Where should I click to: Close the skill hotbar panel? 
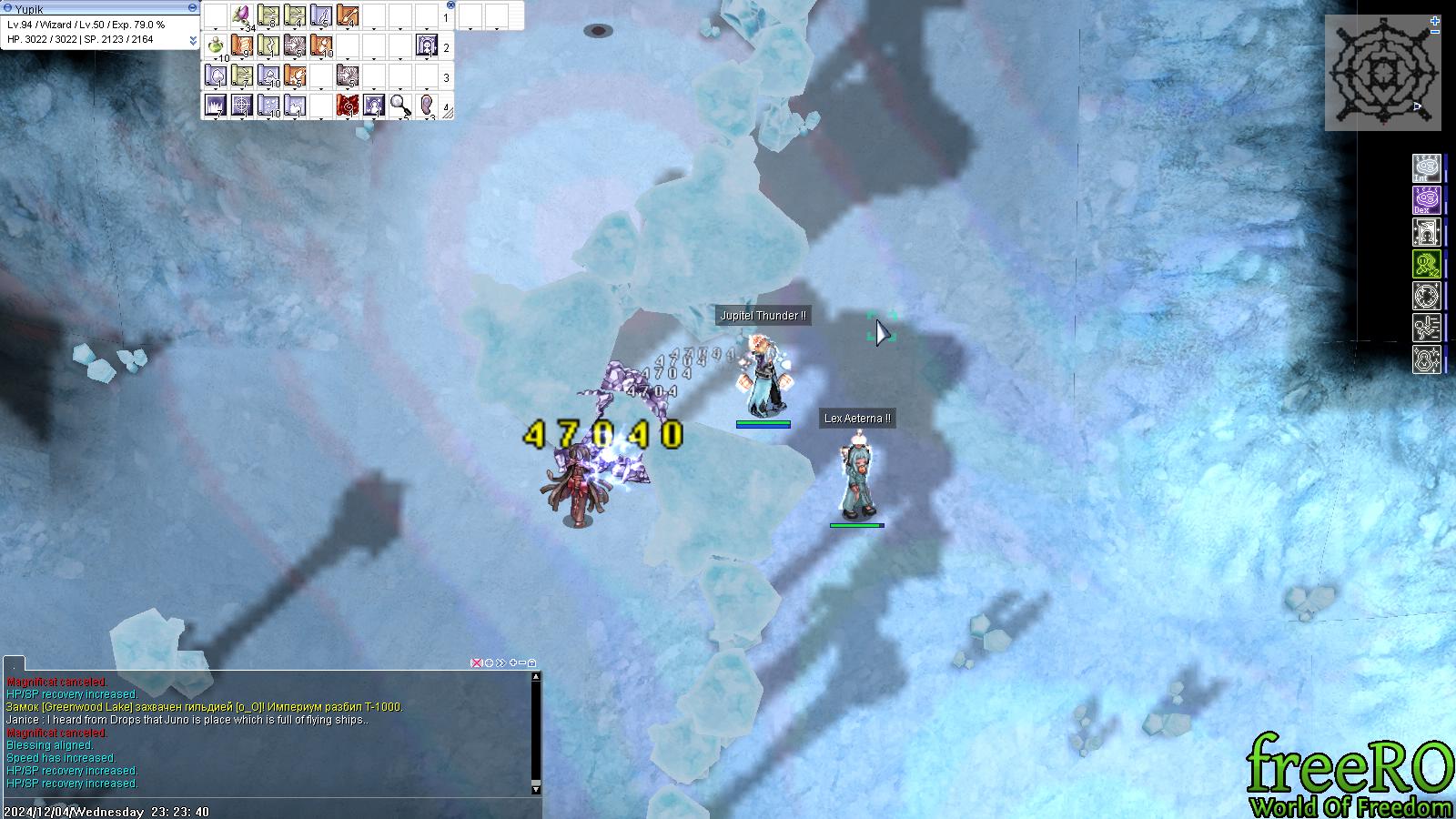coord(450,5)
